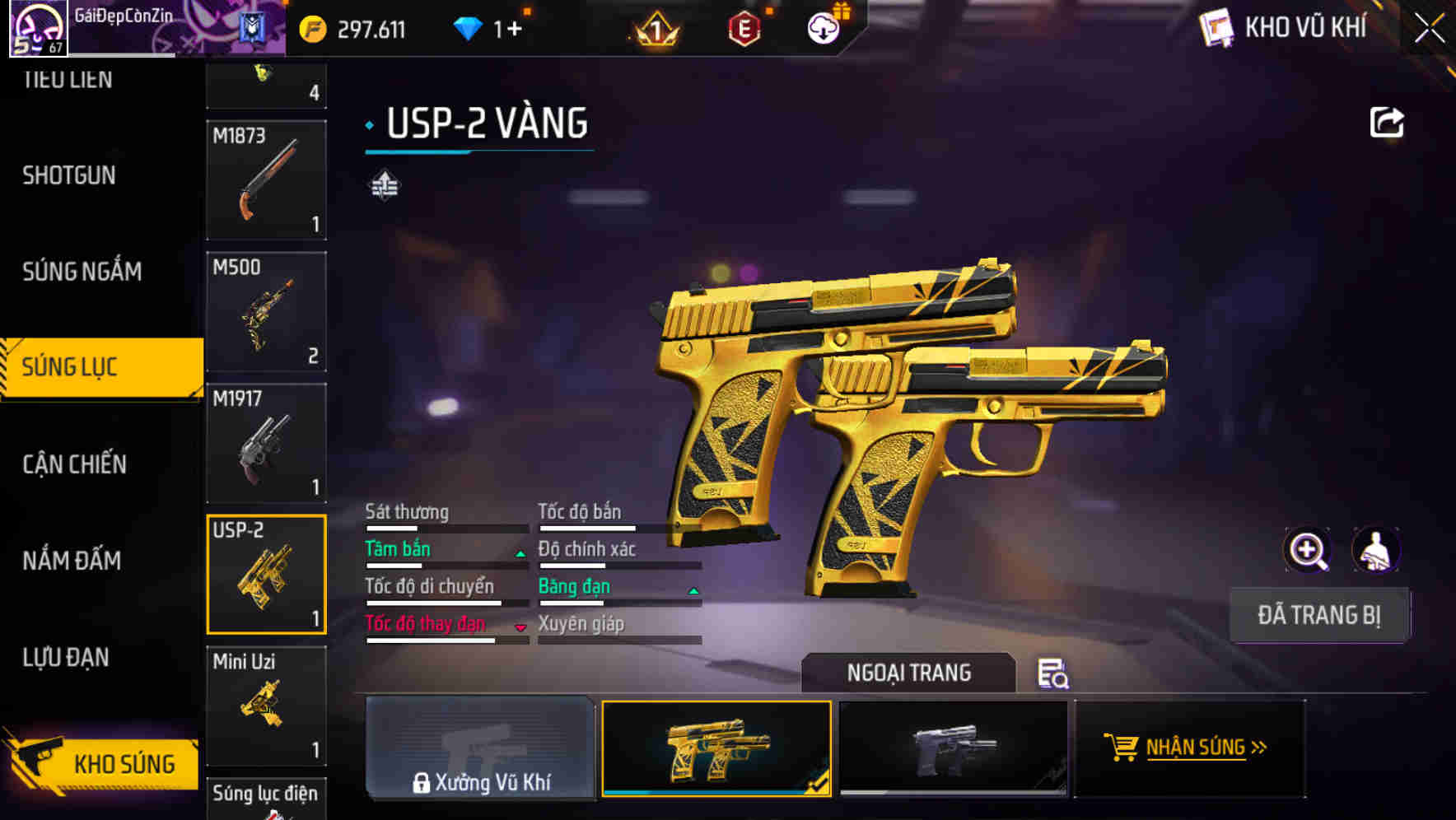1456x820 pixels.
Task: Expand the Băng đạn stat arrow
Action: tap(693, 591)
